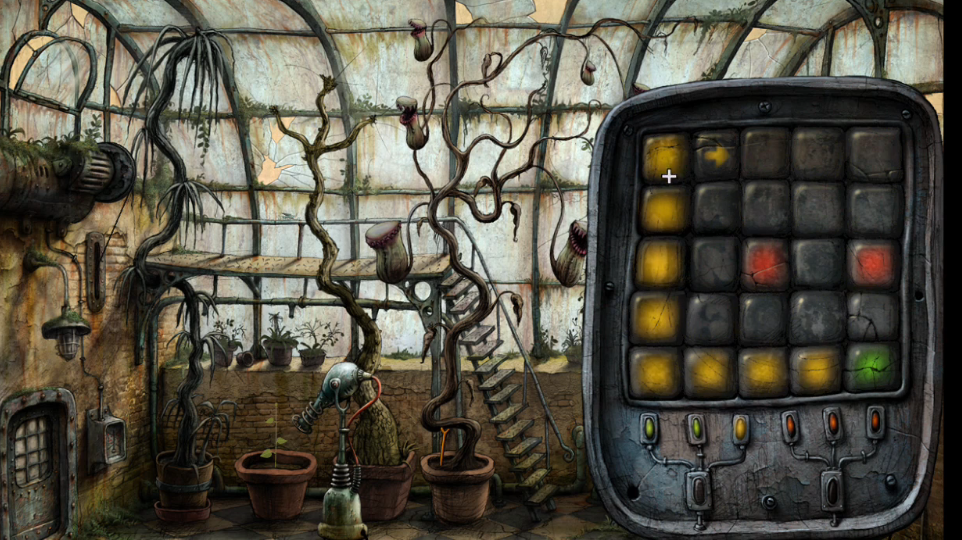Select the tile with the yellow arrow
This screenshot has height=540, width=962.
(x=717, y=156)
